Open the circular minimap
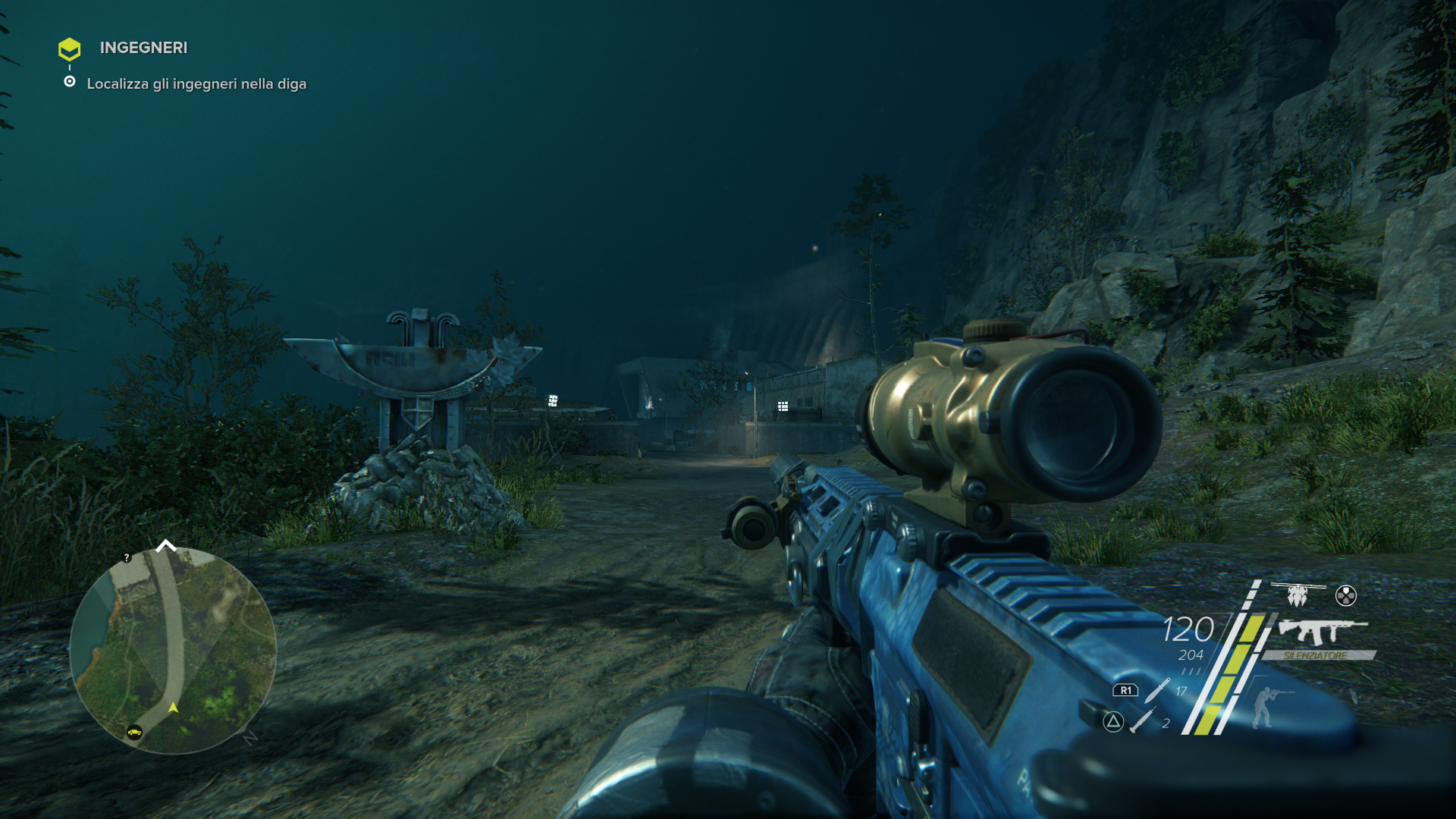 coord(173,651)
